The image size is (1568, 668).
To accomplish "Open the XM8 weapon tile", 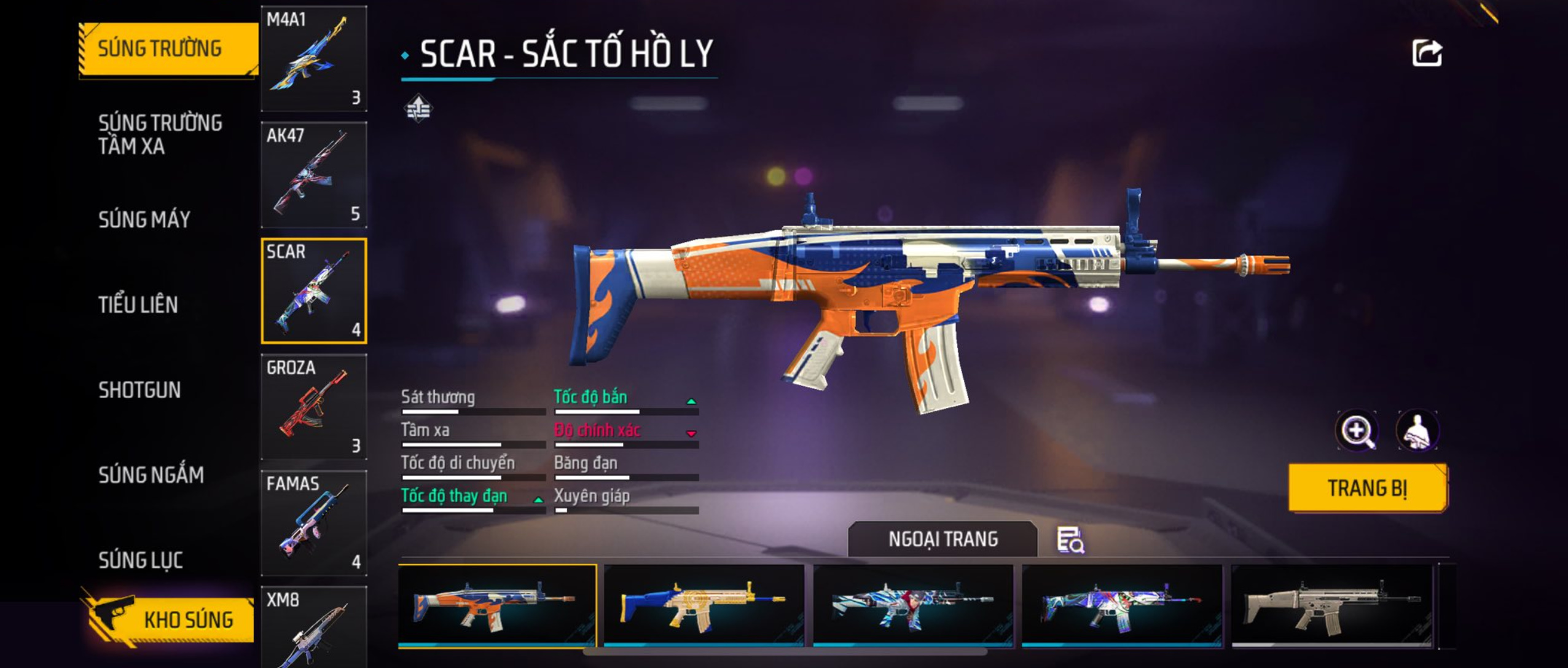I will point(314,627).
